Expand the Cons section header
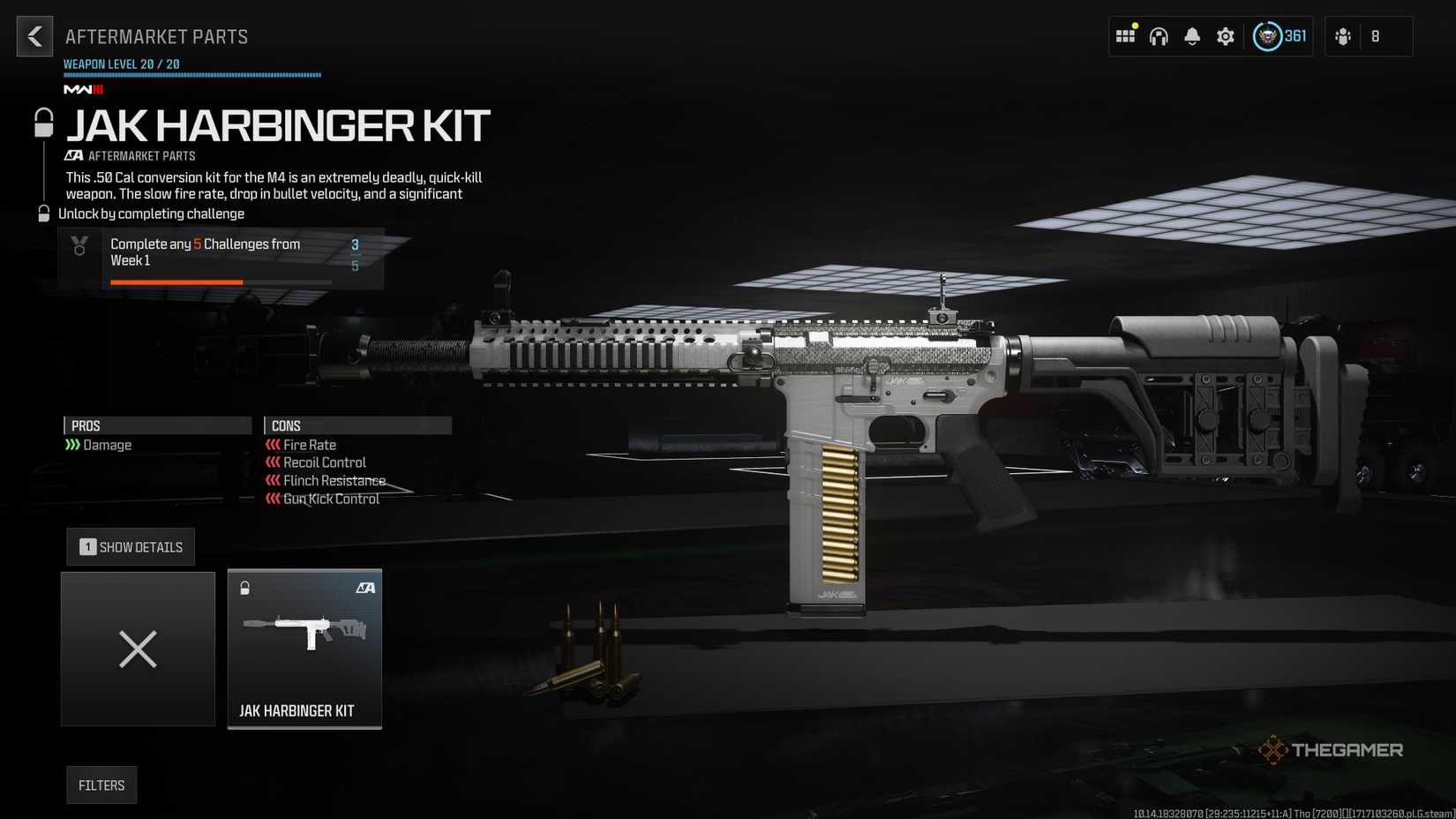Screen dimensions: 1456x819 [356, 425]
